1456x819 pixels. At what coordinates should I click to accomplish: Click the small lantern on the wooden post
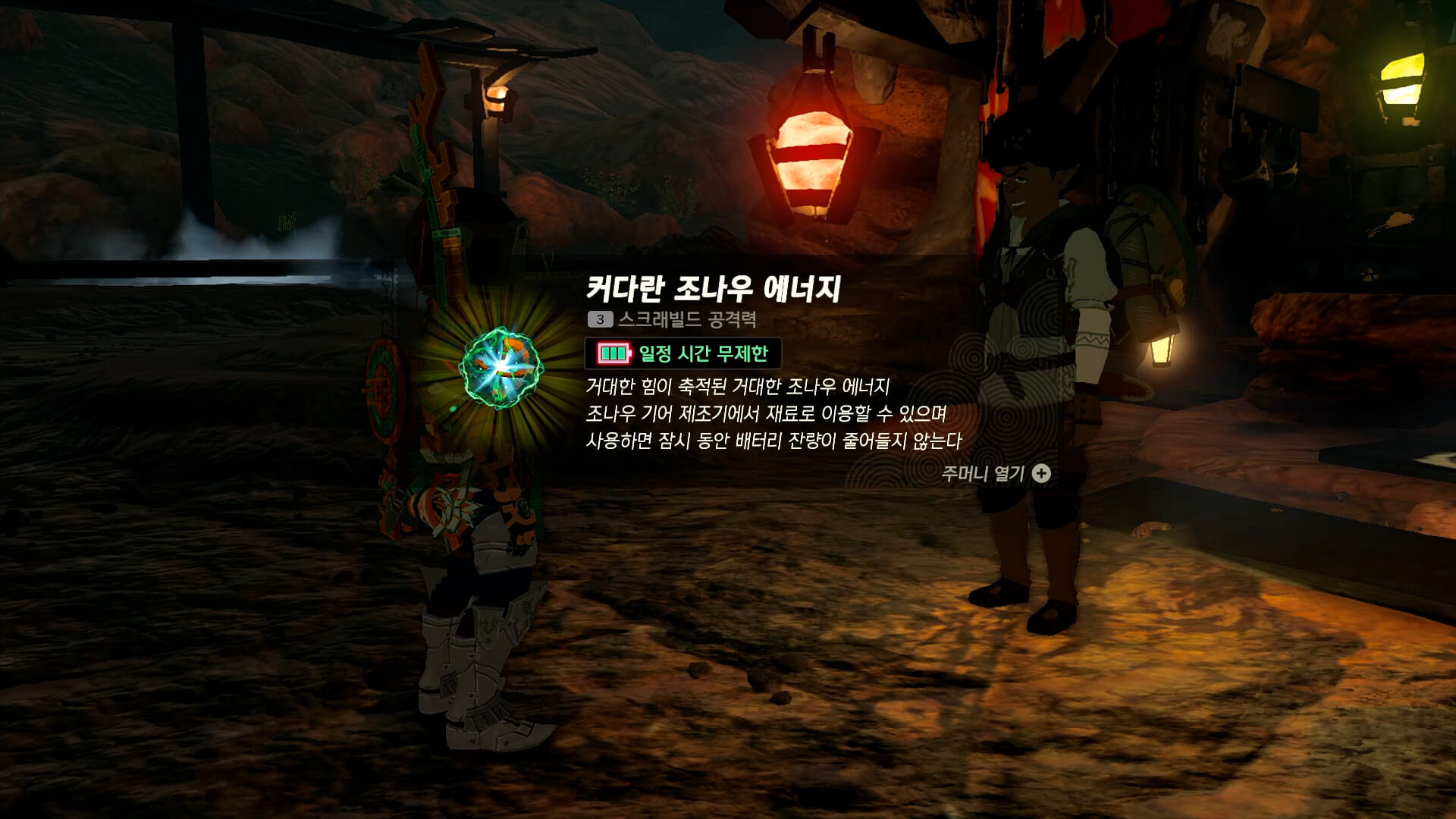click(497, 99)
